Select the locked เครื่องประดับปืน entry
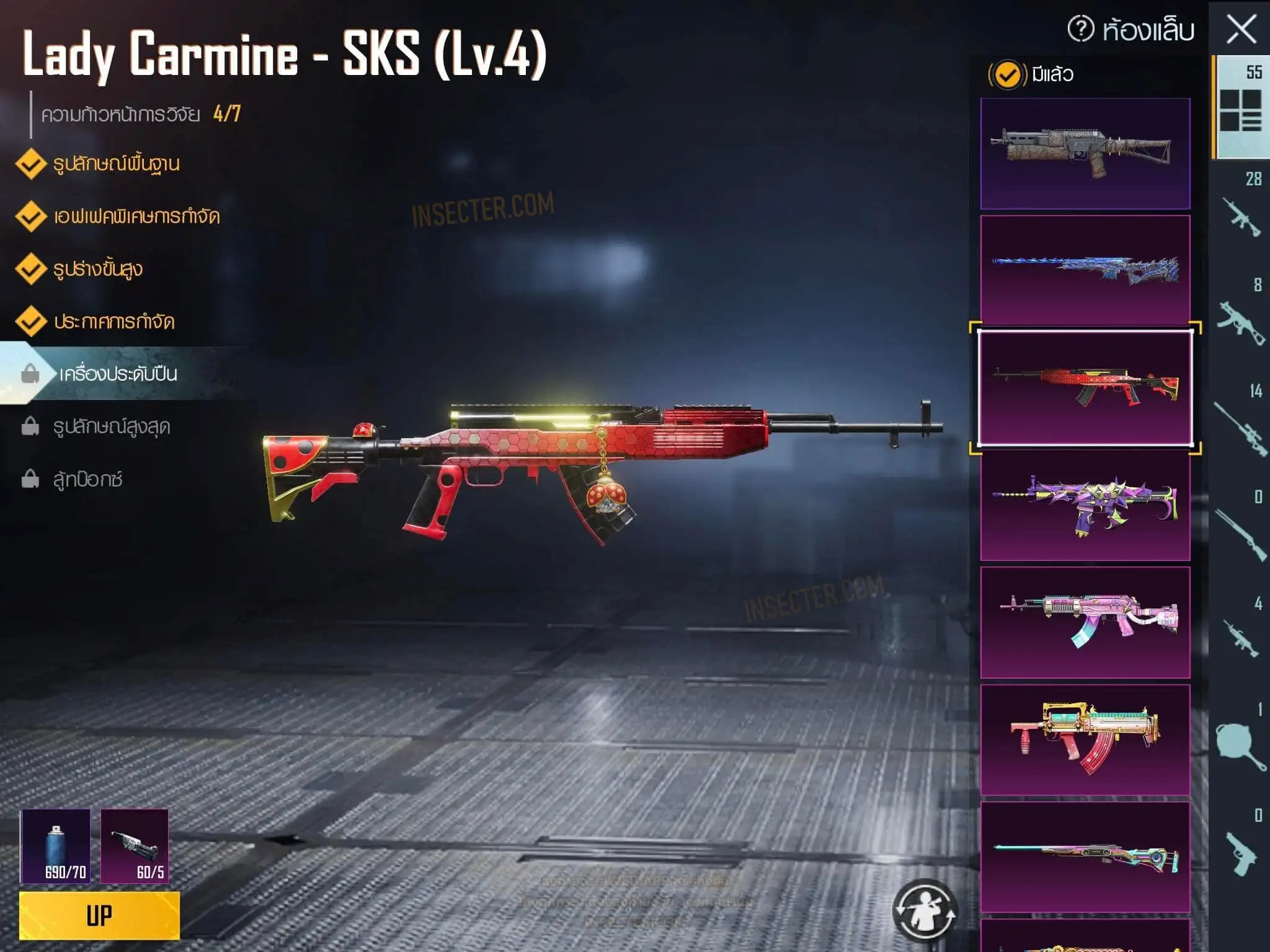This screenshot has height=952, width=1270. [118, 374]
